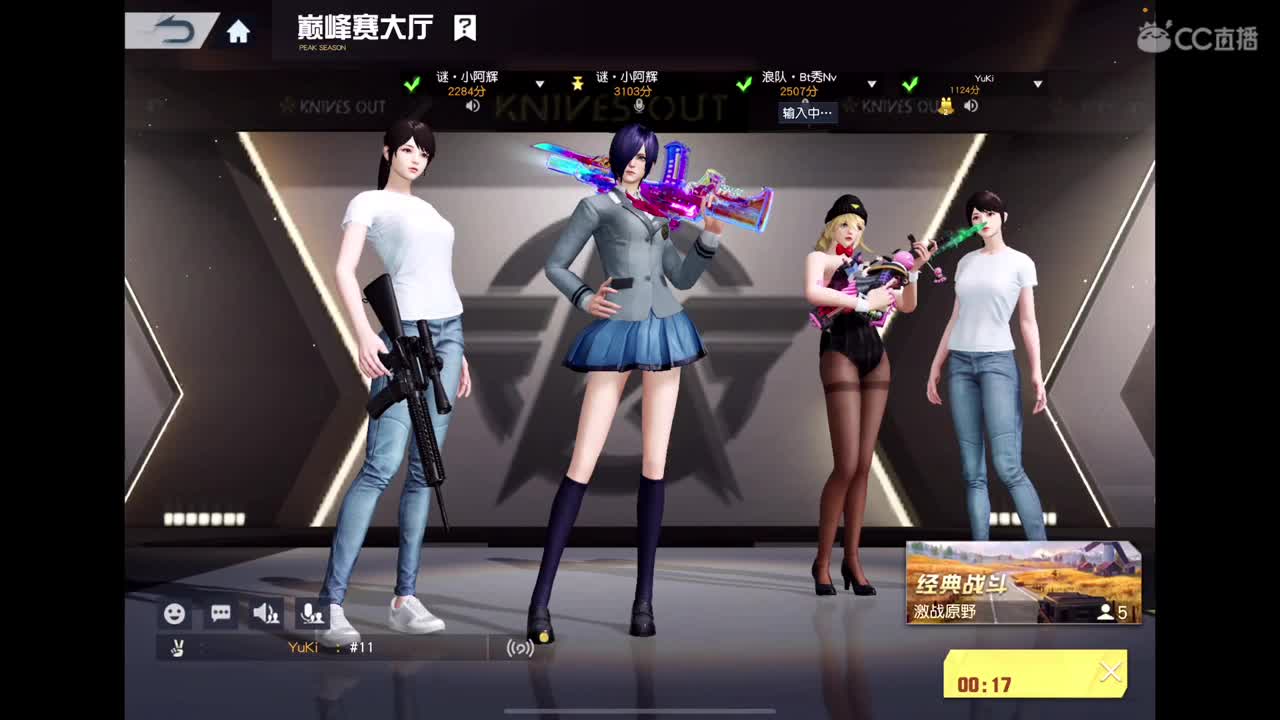Open the dropdown next to 浪队·Bt秀Nv
Screen dimensions: 1280x720
pos(871,85)
